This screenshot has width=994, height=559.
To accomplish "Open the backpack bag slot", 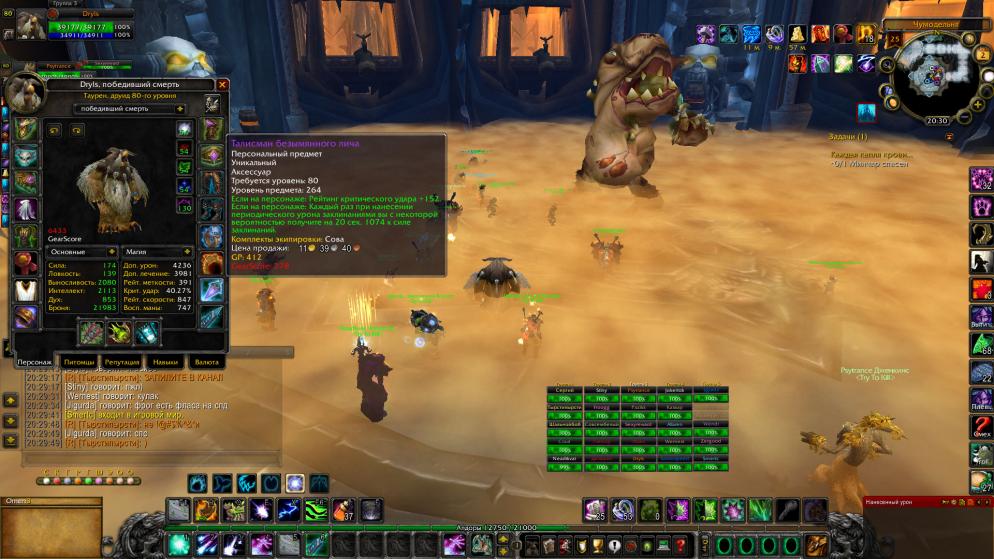I will coord(816,545).
